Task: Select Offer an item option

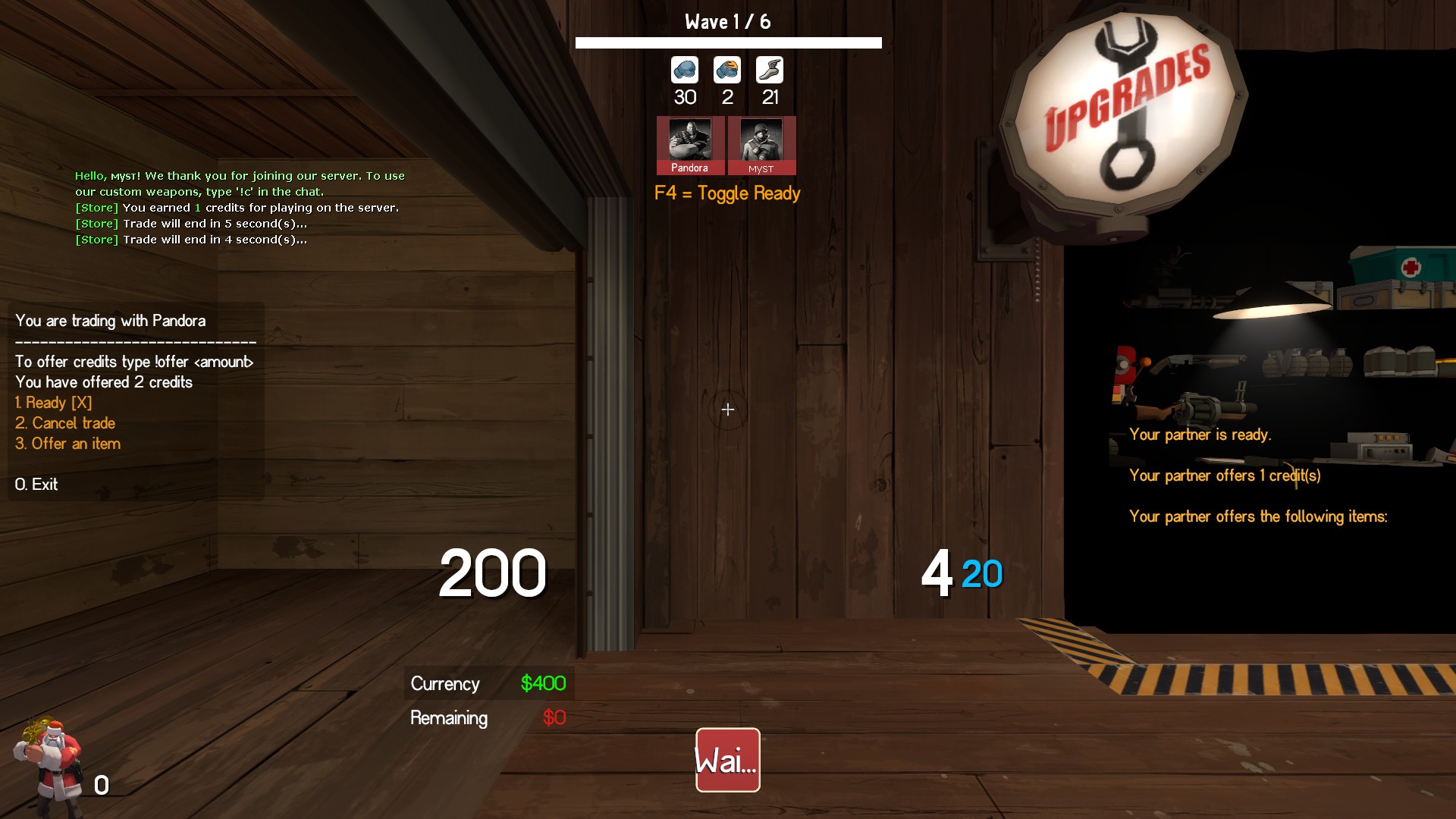Action: tap(68, 444)
